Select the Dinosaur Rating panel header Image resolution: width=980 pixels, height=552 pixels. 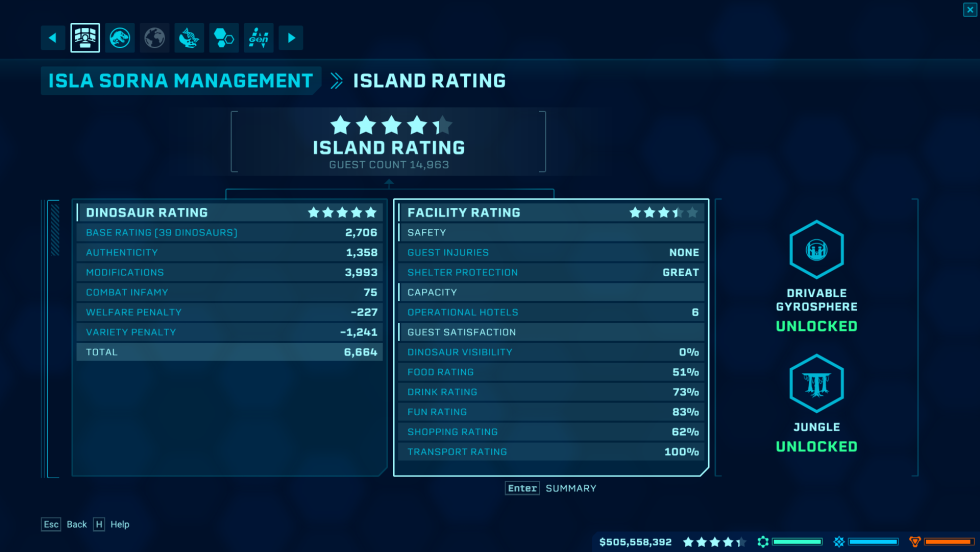[230, 212]
